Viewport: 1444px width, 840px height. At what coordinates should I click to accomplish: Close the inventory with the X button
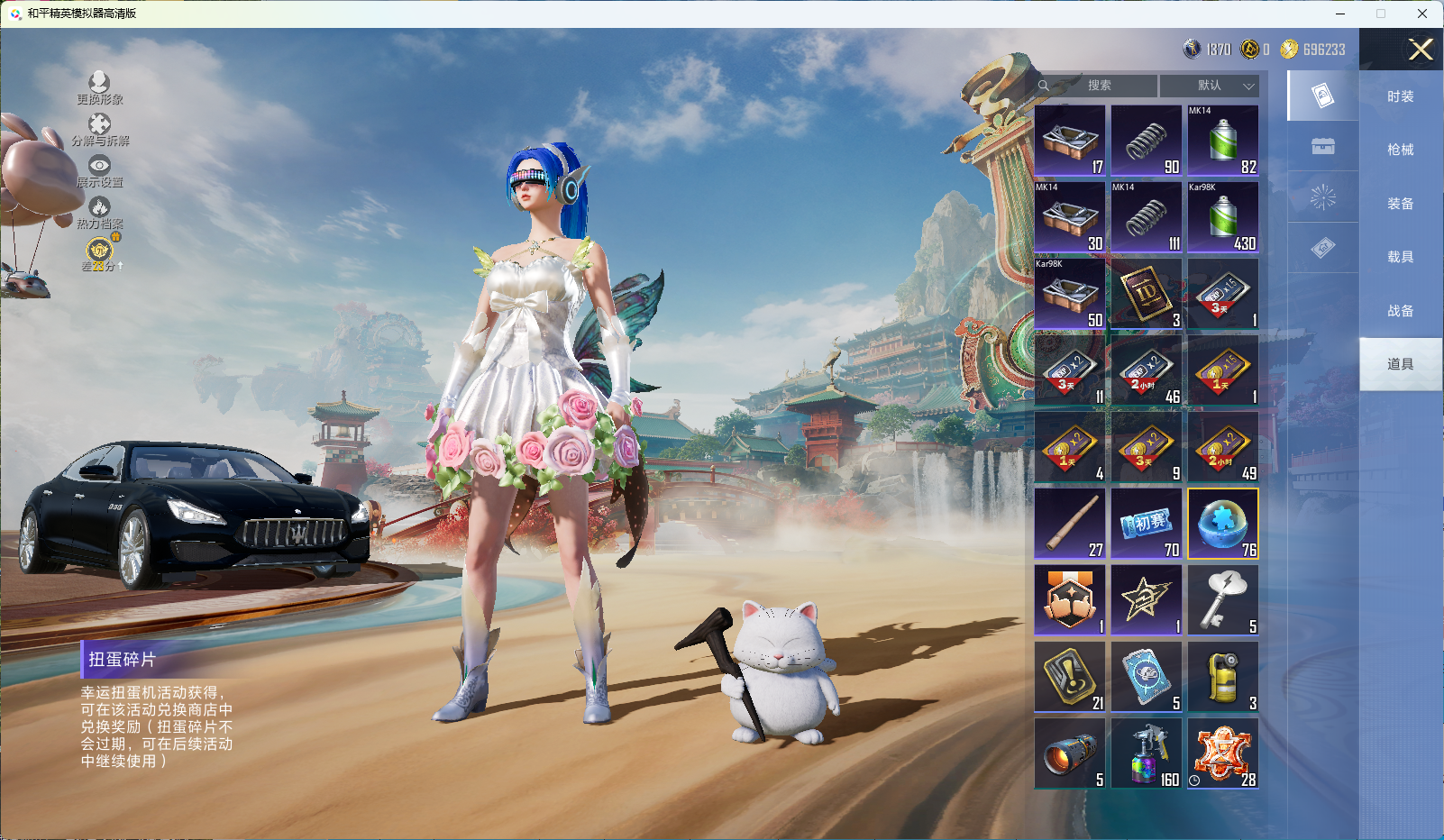1421,50
